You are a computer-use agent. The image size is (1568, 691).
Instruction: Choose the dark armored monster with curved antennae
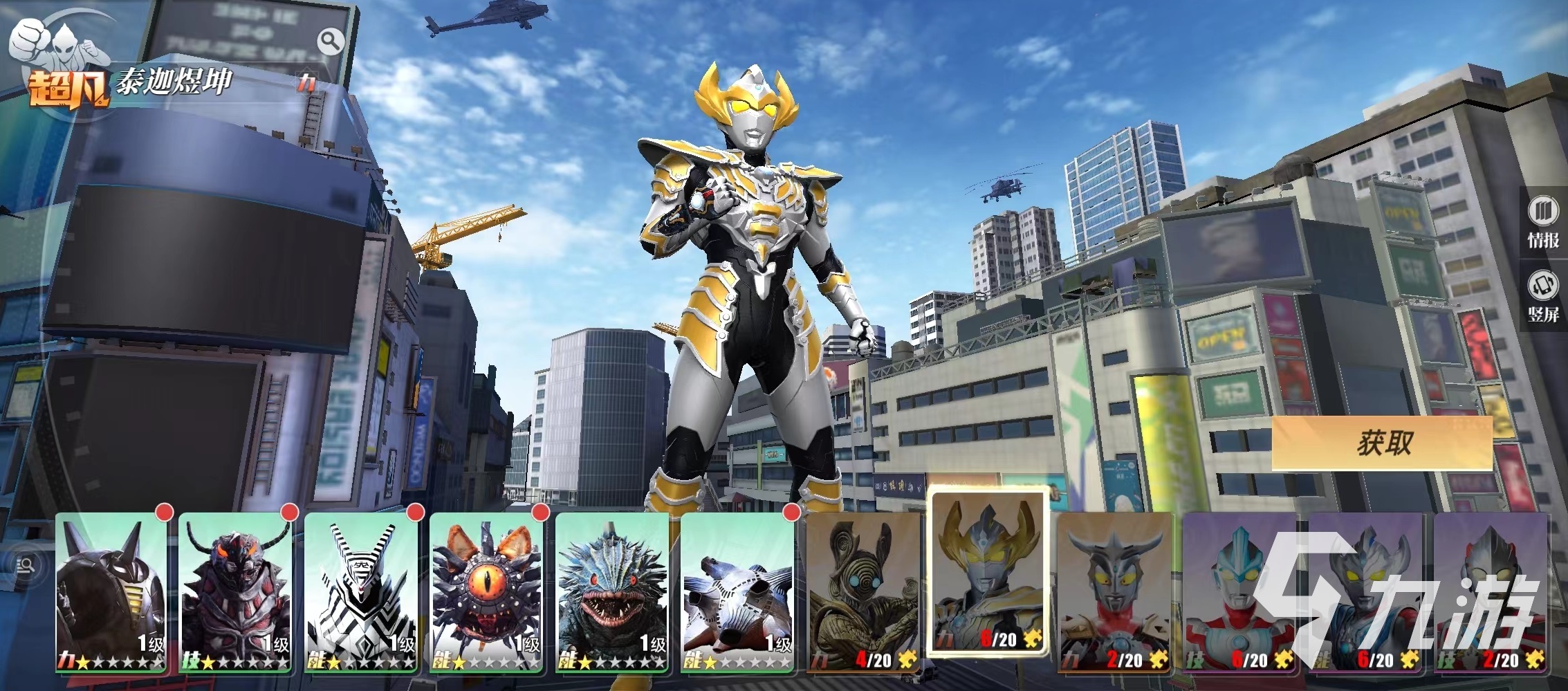[x=236, y=593]
